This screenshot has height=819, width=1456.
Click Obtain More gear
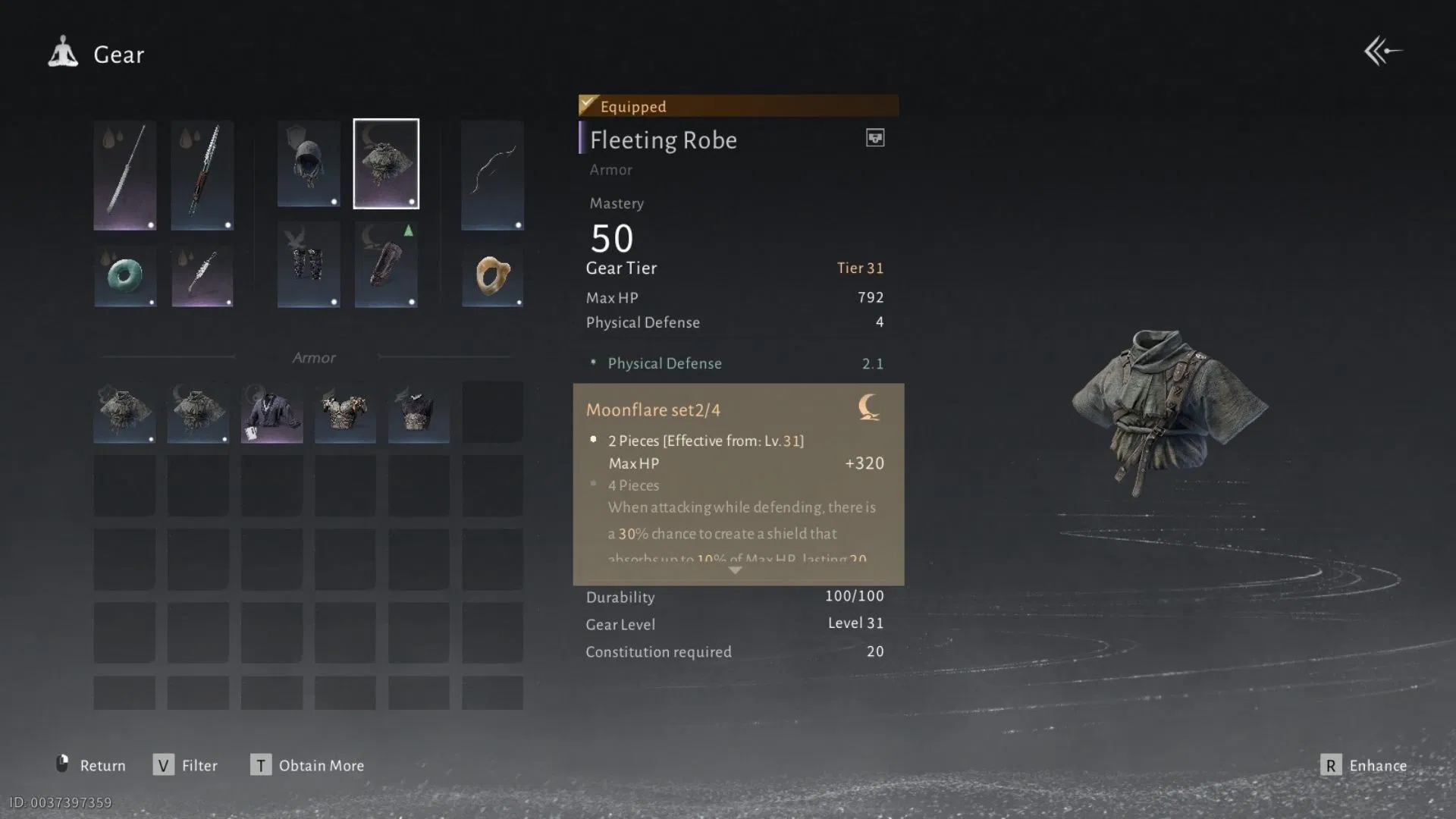click(307, 765)
